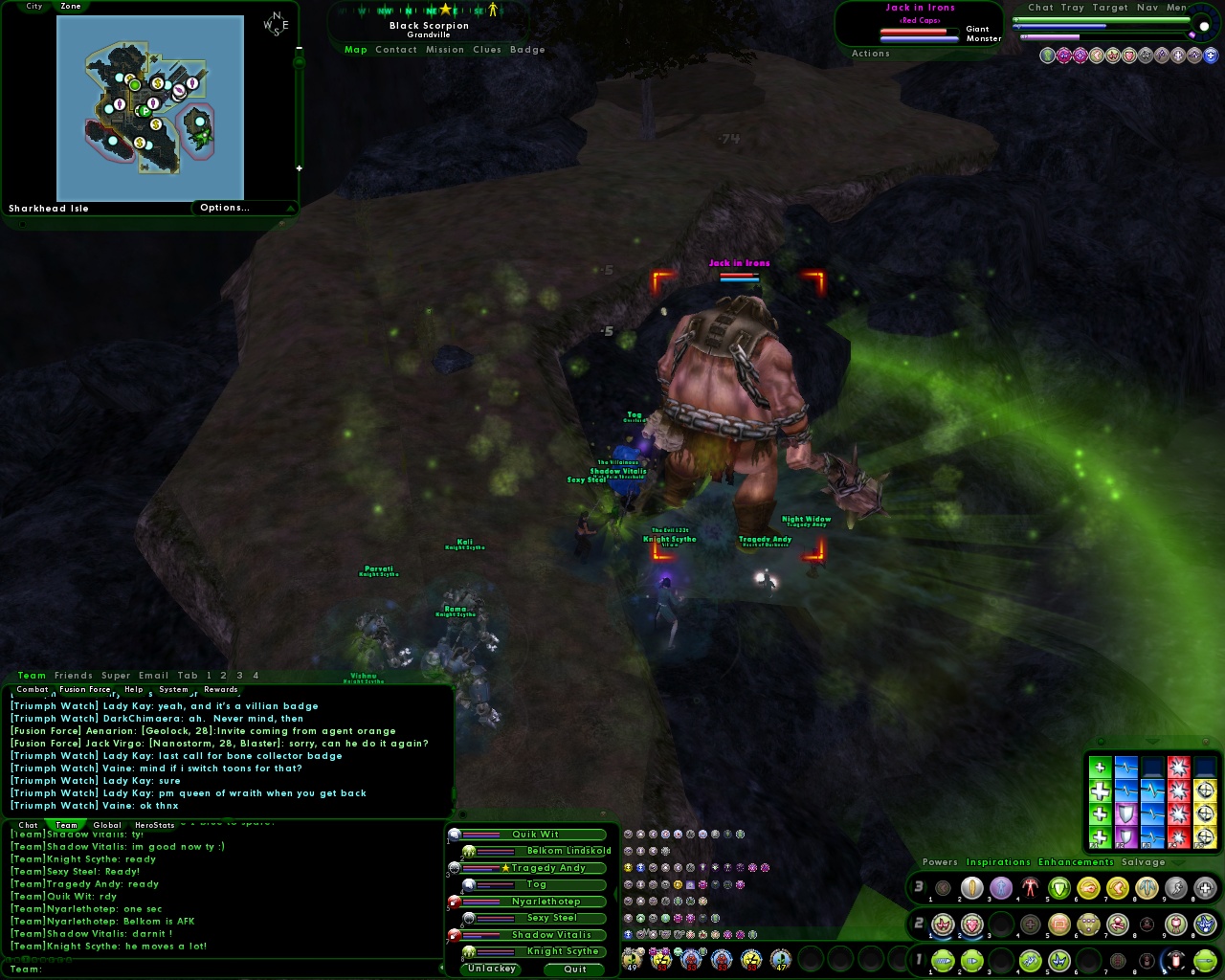
Task: Click the Unlackey button in the team window
Action: tap(491, 969)
